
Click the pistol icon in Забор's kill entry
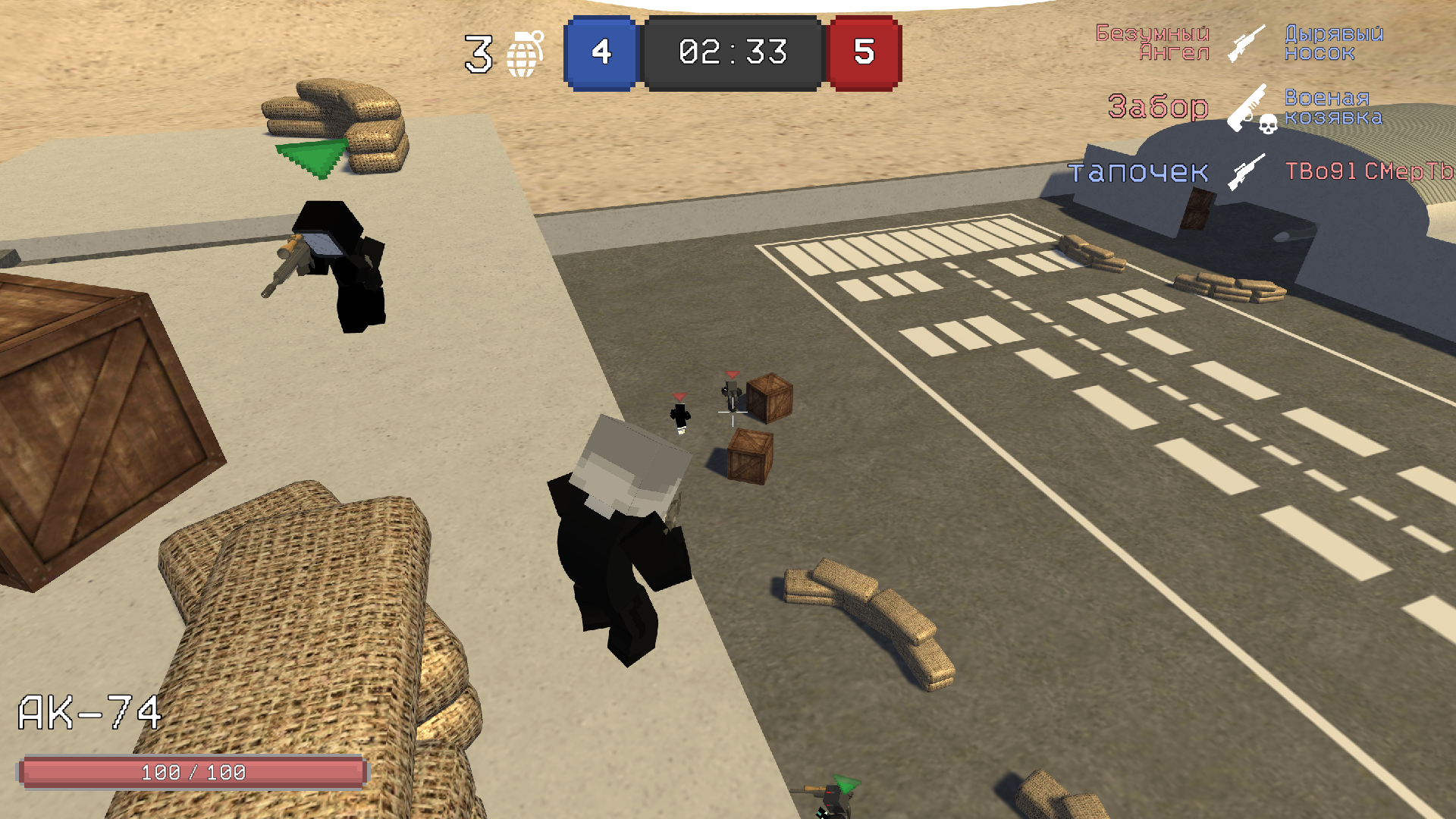1247,106
